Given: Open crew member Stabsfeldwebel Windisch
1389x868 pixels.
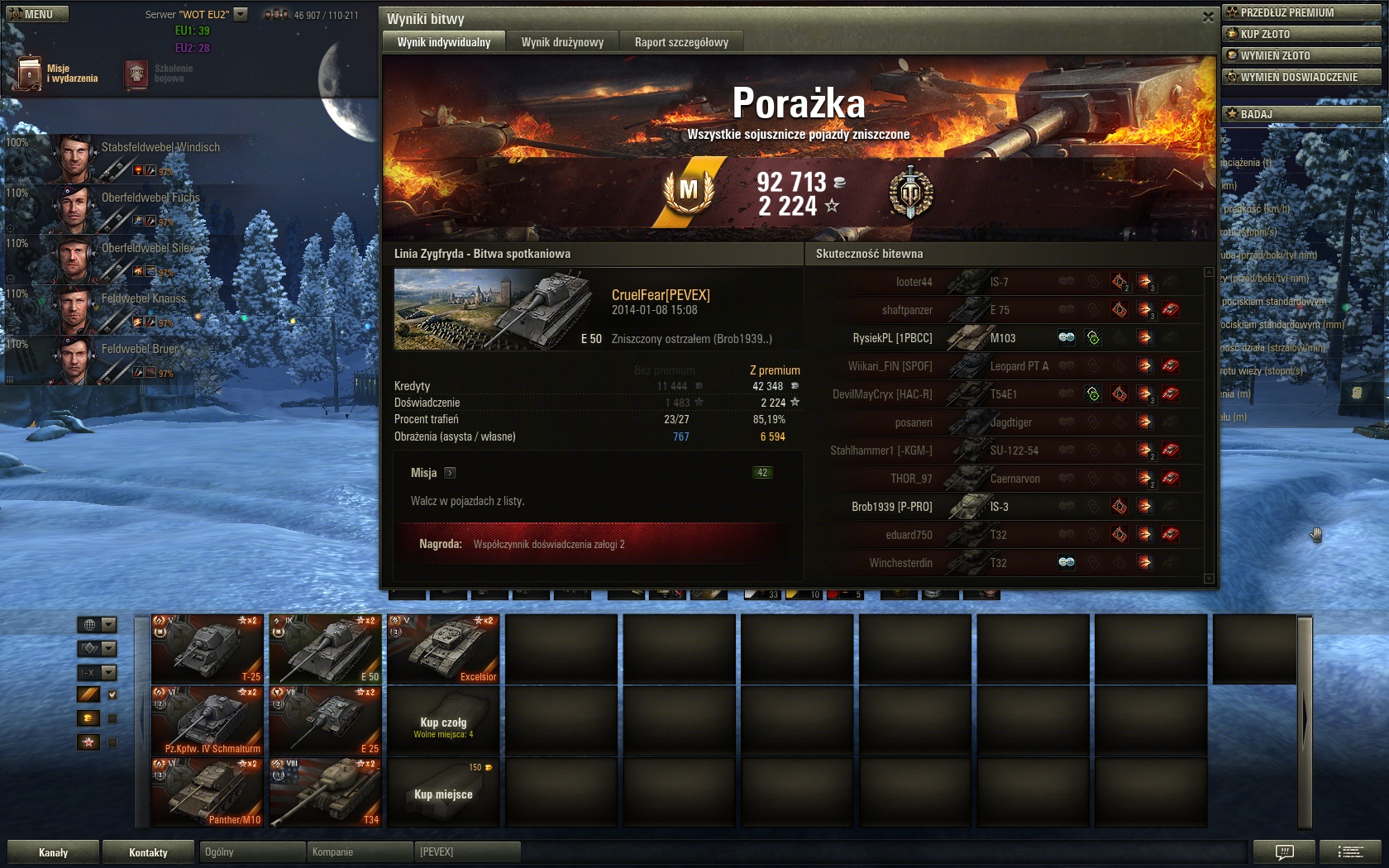Looking at the screenshot, I should point(132,157).
